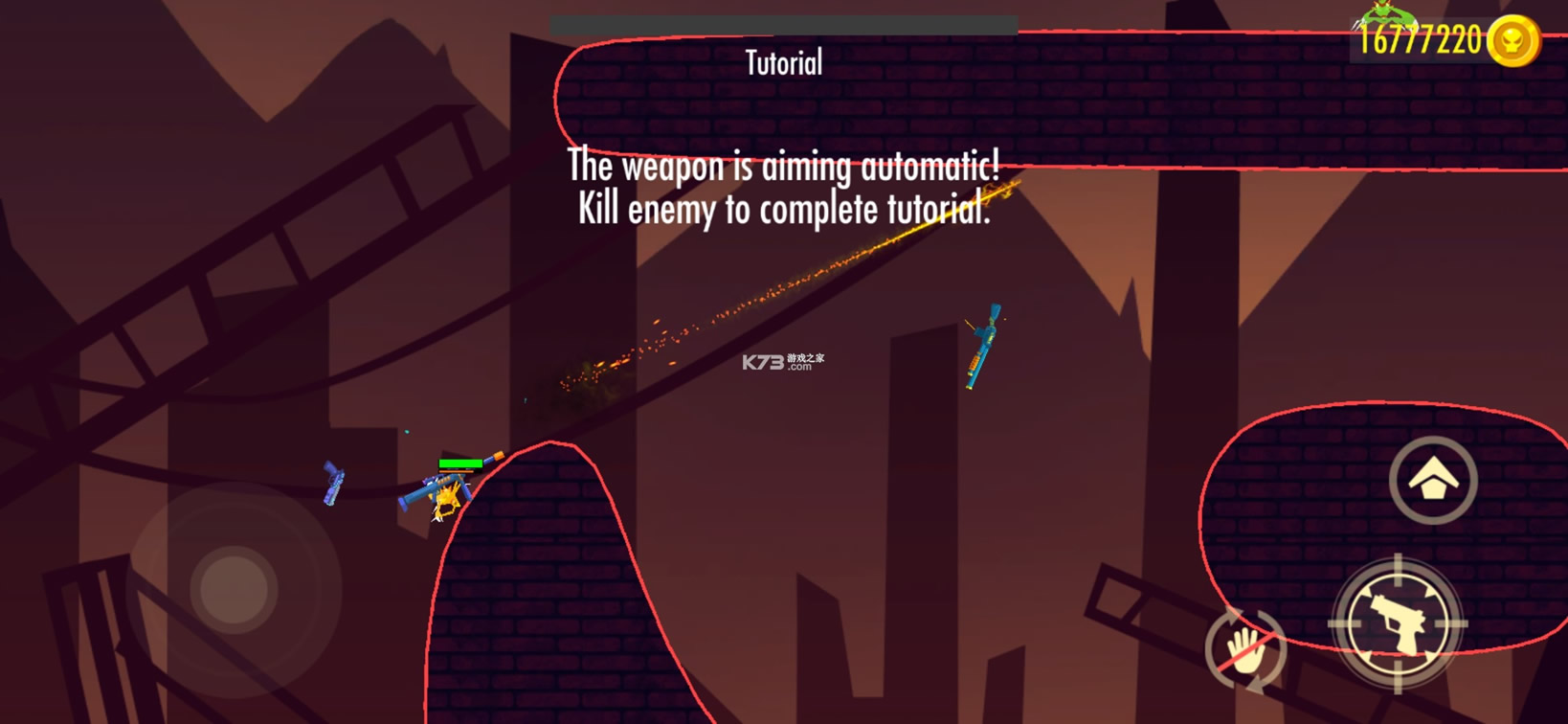Viewport: 1568px width, 724px height.
Task: Tap the hand weapon swap button
Action: (x=1245, y=650)
